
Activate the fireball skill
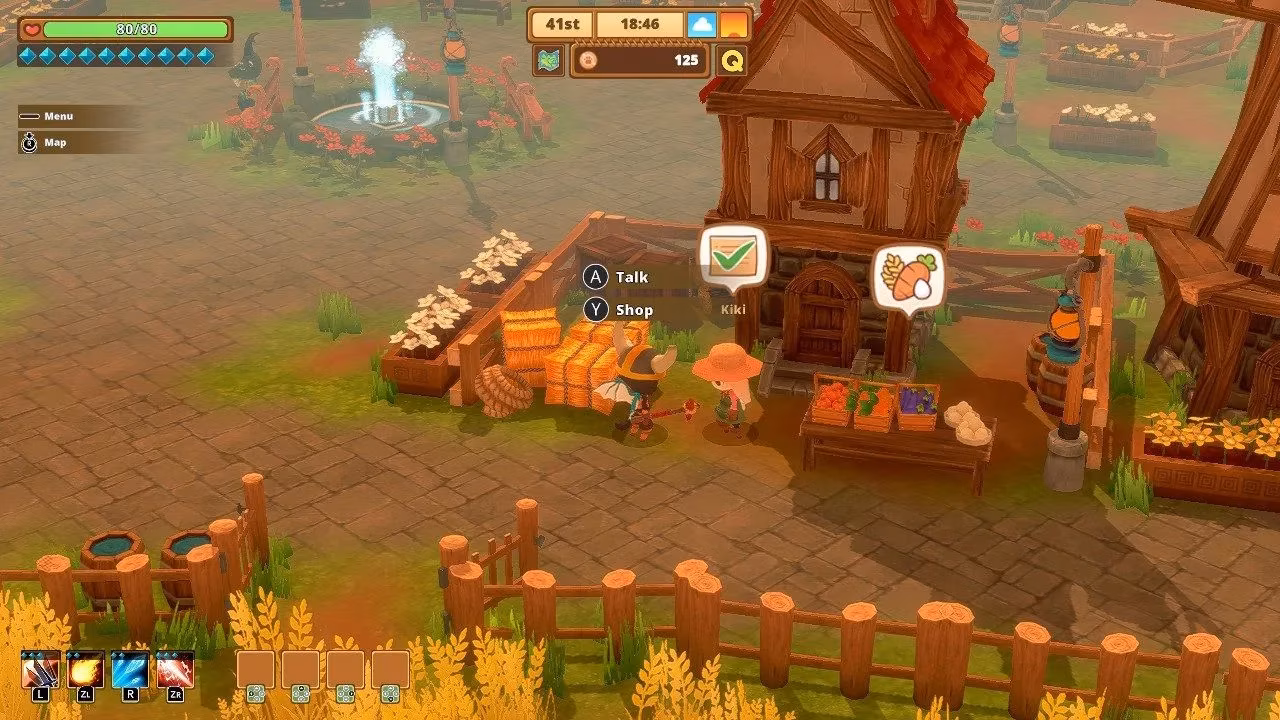[x=85, y=670]
